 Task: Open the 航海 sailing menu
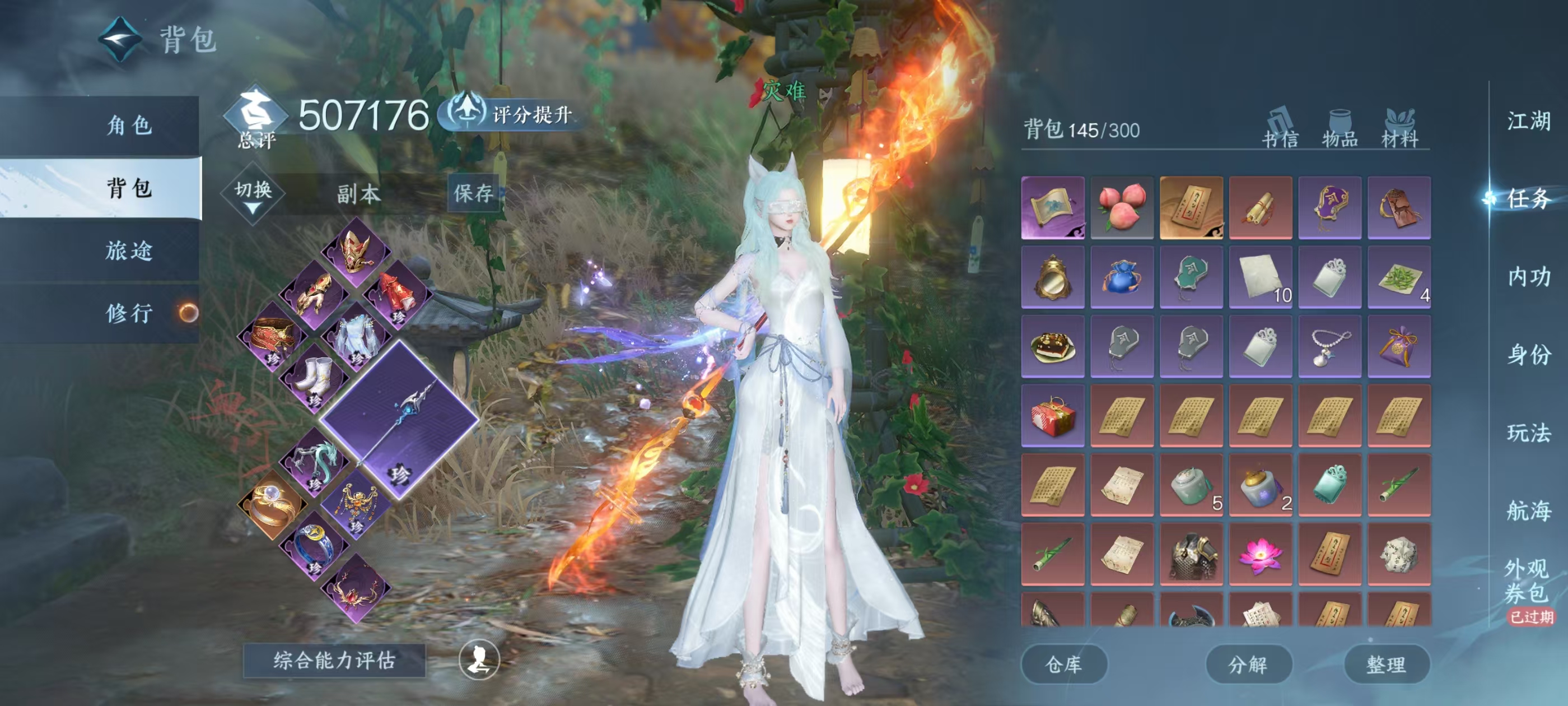[x=1528, y=510]
